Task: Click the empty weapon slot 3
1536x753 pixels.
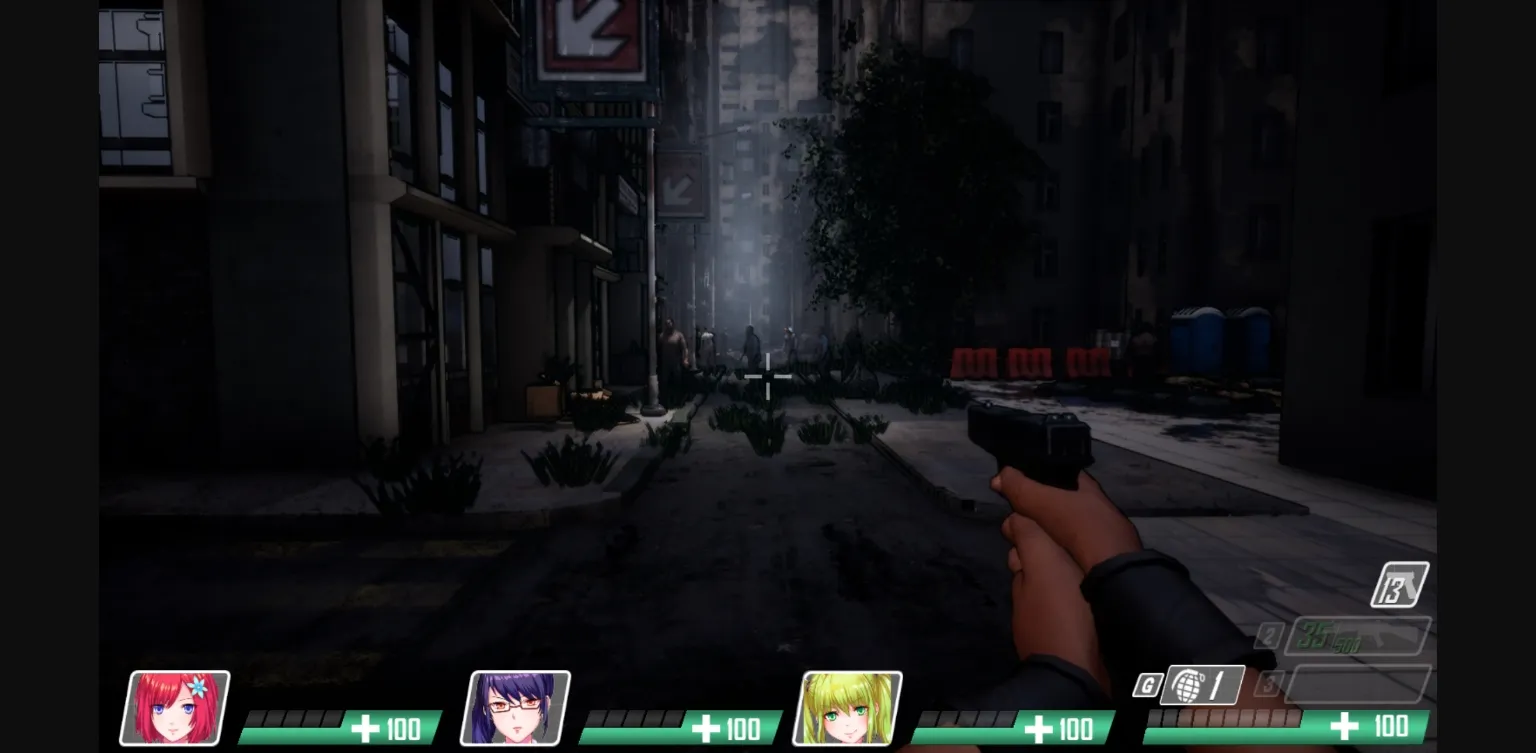Action: 1360,686
